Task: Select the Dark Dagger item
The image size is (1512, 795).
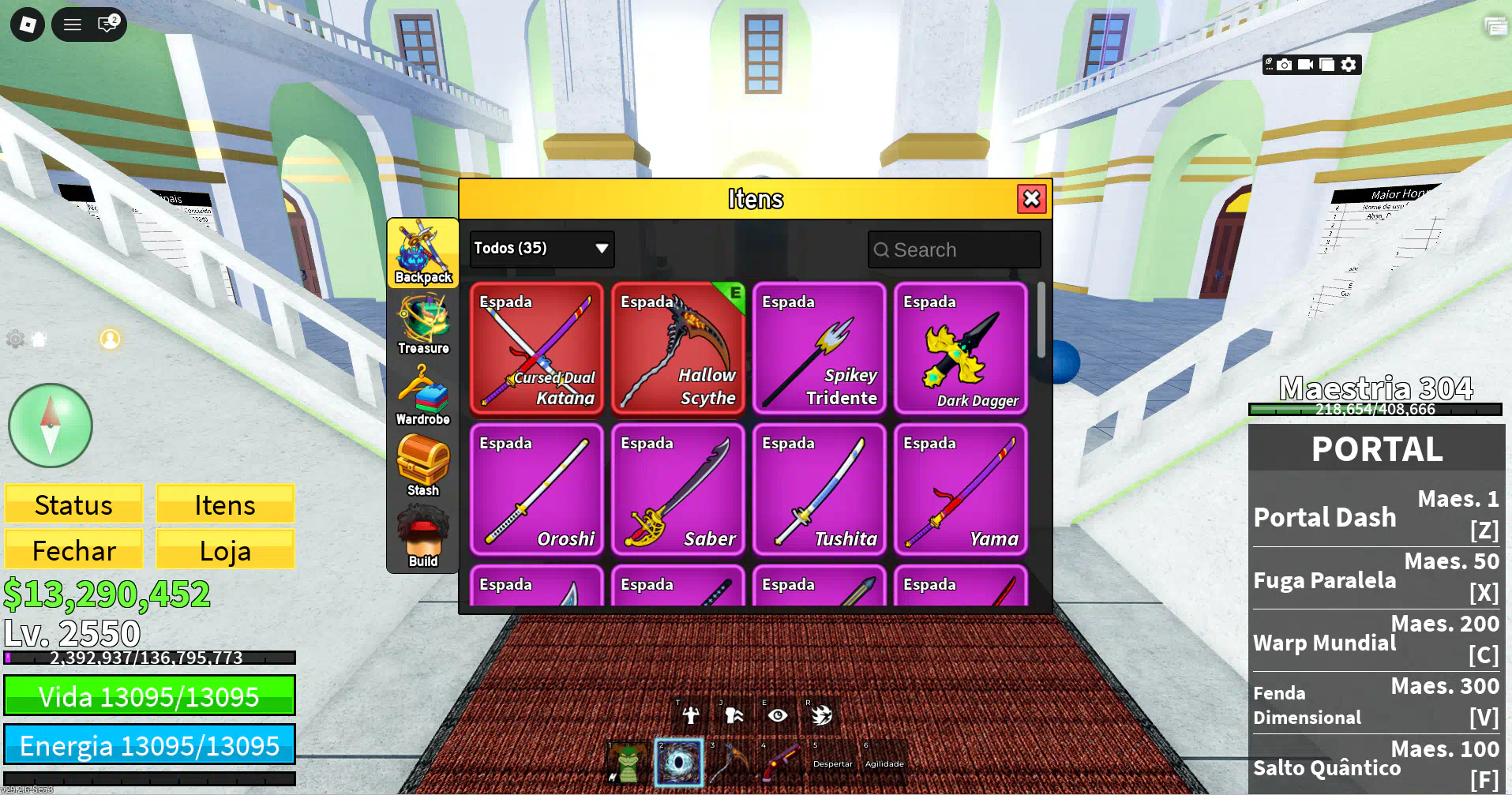Action: (961, 348)
